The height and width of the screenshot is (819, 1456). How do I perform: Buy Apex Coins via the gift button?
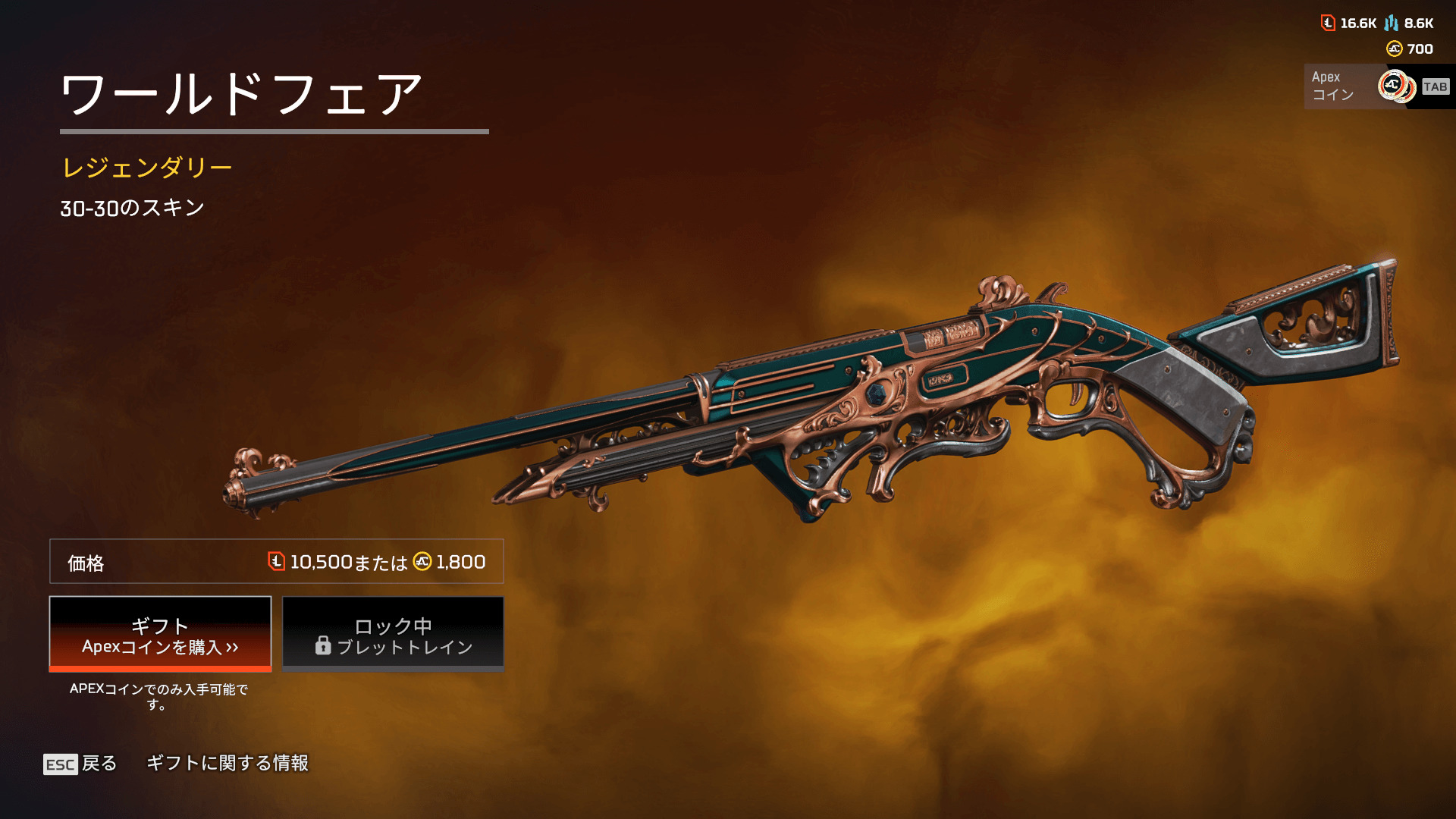click(160, 634)
